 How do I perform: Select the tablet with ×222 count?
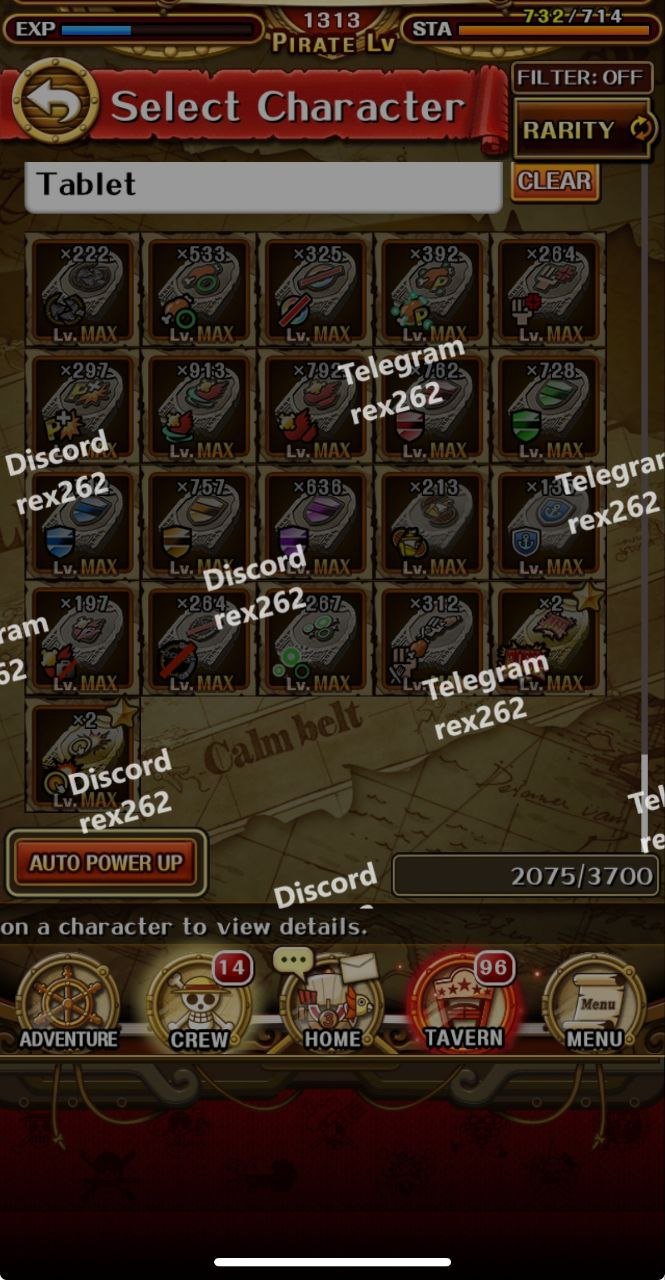(x=83, y=291)
